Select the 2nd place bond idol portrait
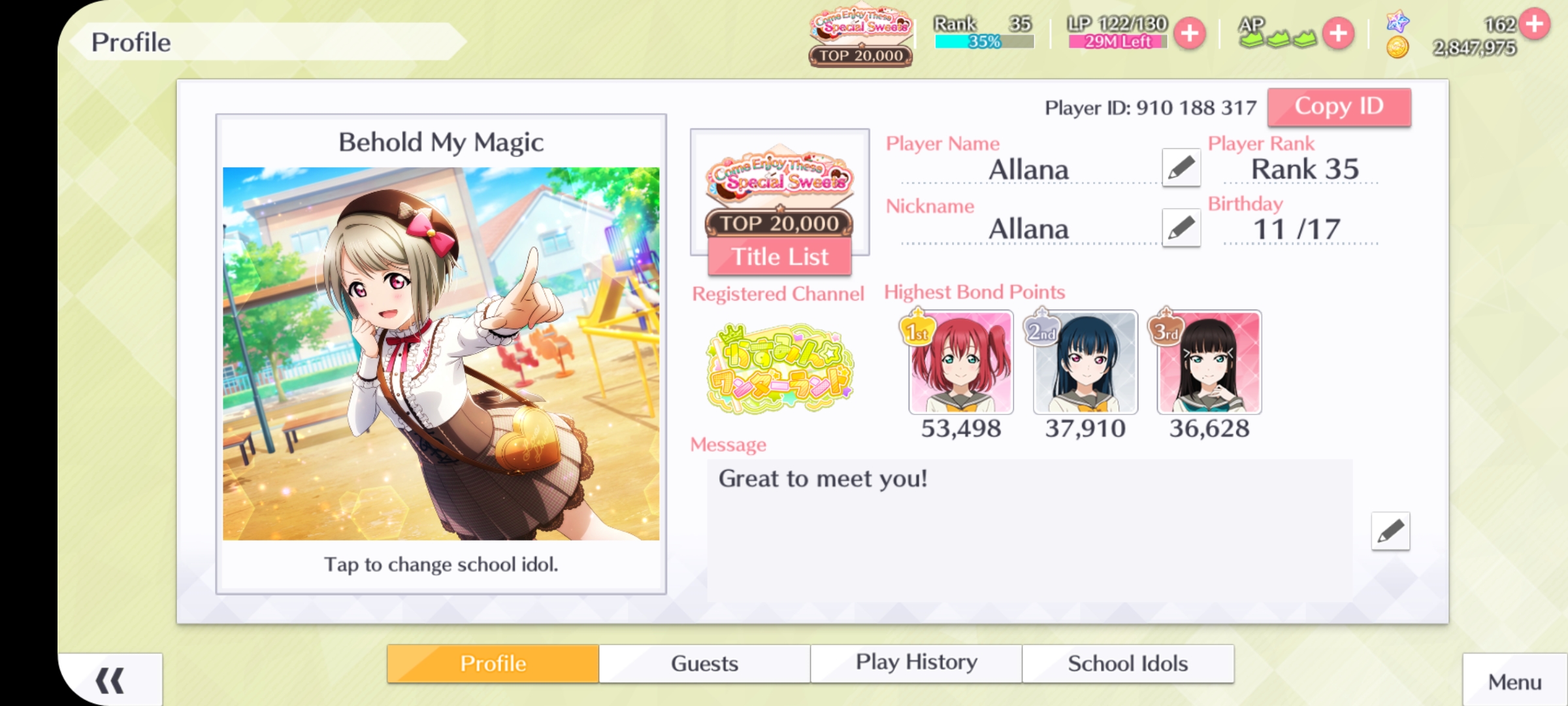Image resolution: width=1568 pixels, height=706 pixels. [1085, 363]
